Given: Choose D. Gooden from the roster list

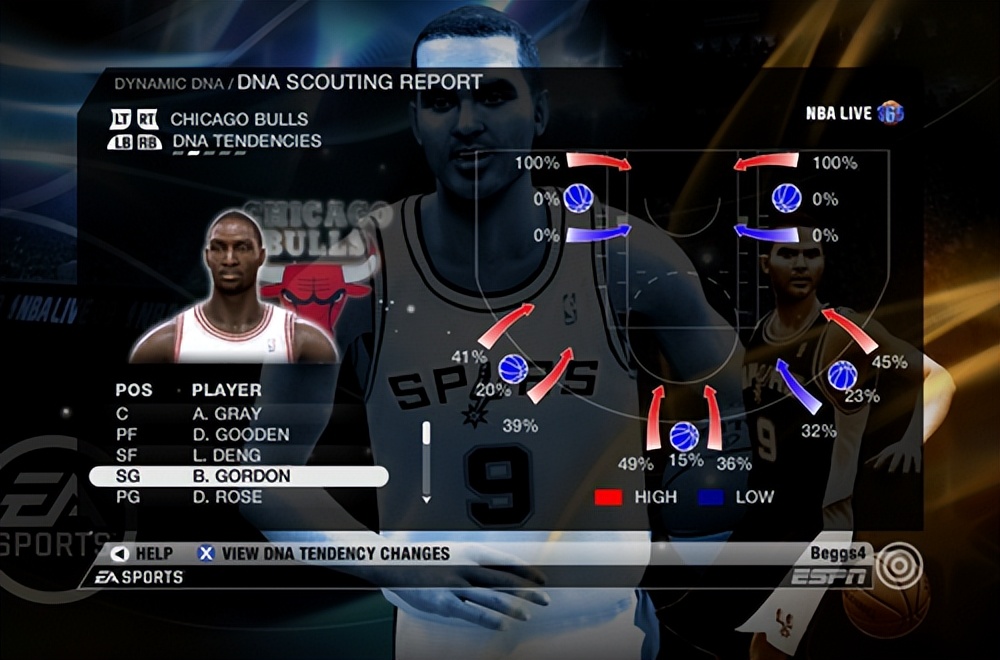Looking at the screenshot, I should click(x=240, y=434).
